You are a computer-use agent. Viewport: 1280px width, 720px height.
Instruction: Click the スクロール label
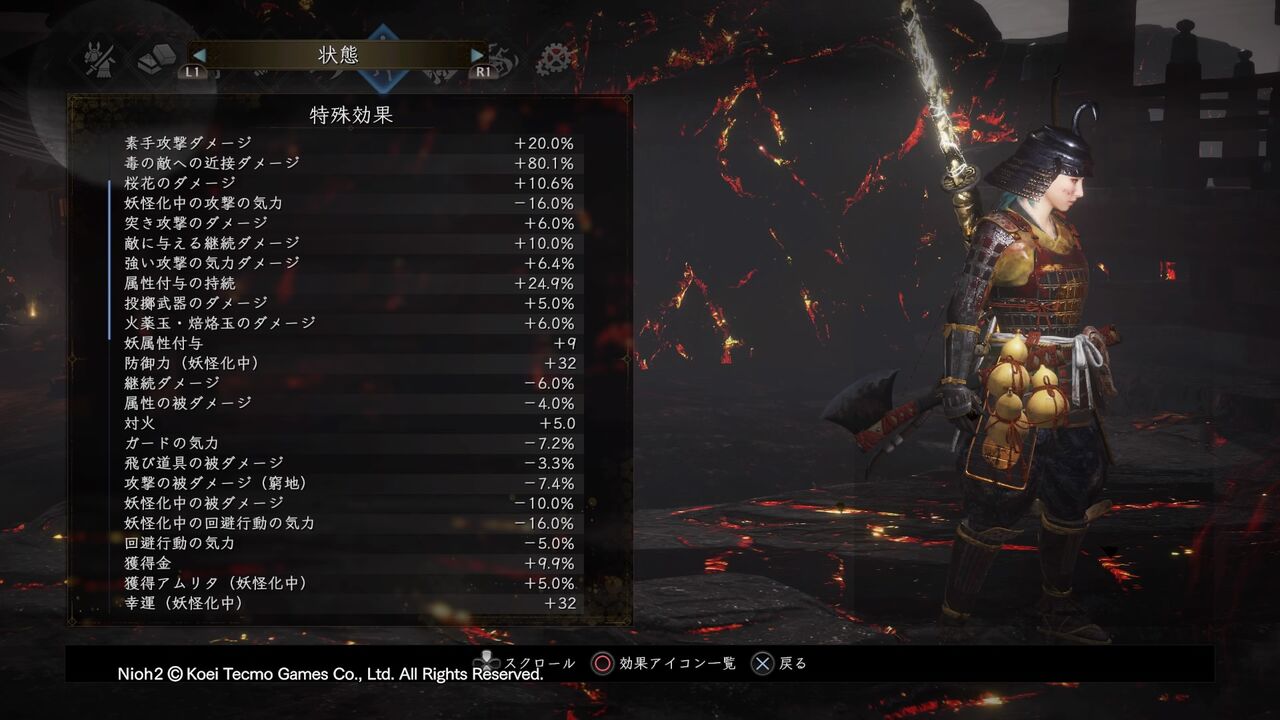click(x=541, y=663)
